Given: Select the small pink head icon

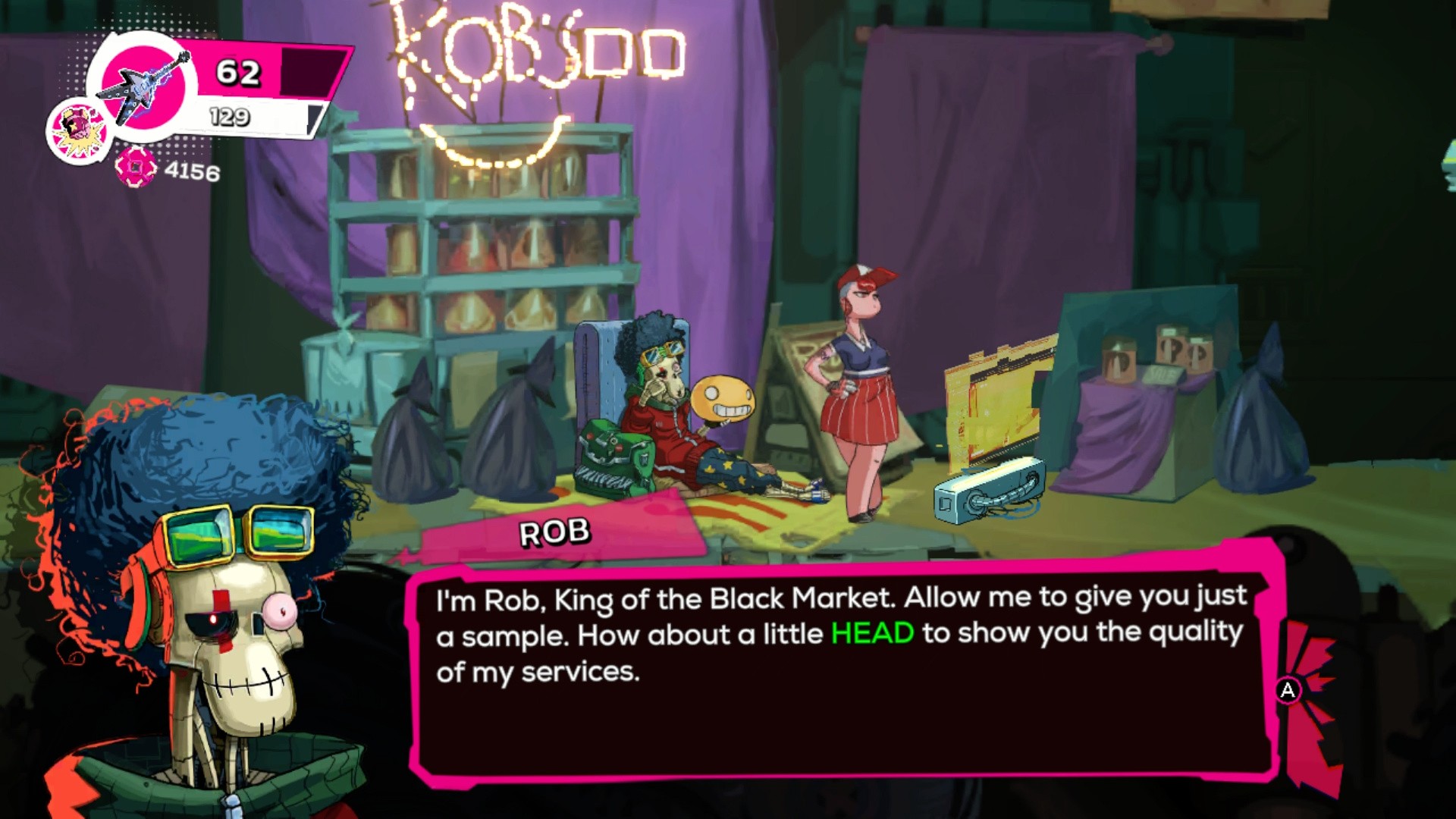Looking at the screenshot, I should click(79, 130).
